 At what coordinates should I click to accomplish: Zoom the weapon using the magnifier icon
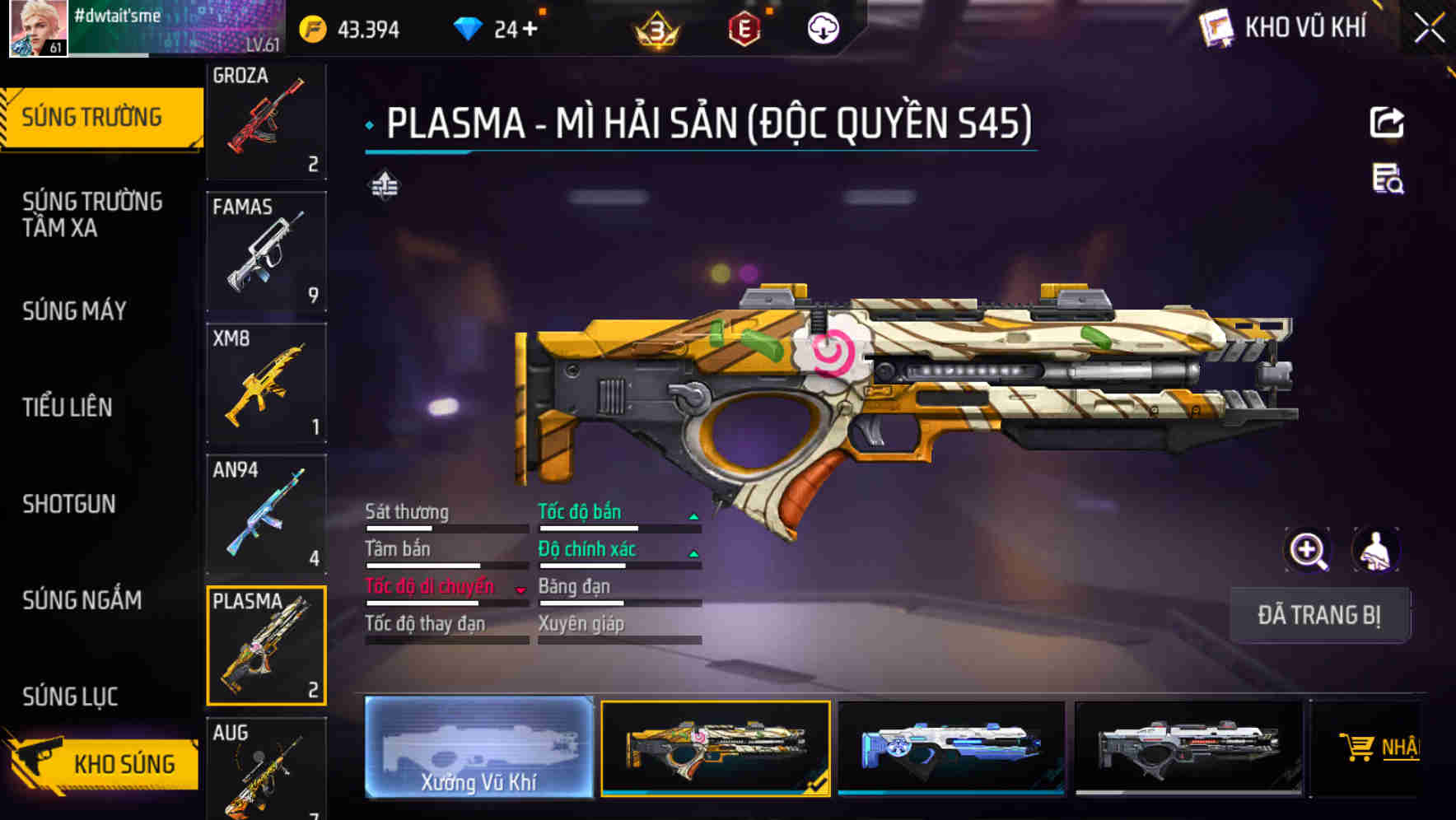point(1309,550)
